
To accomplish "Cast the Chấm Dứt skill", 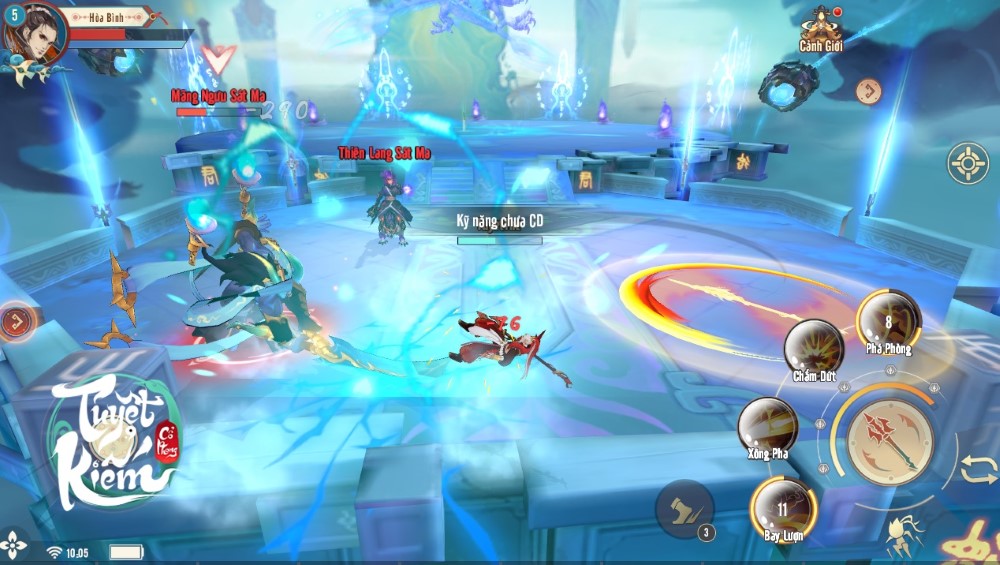I will (813, 348).
